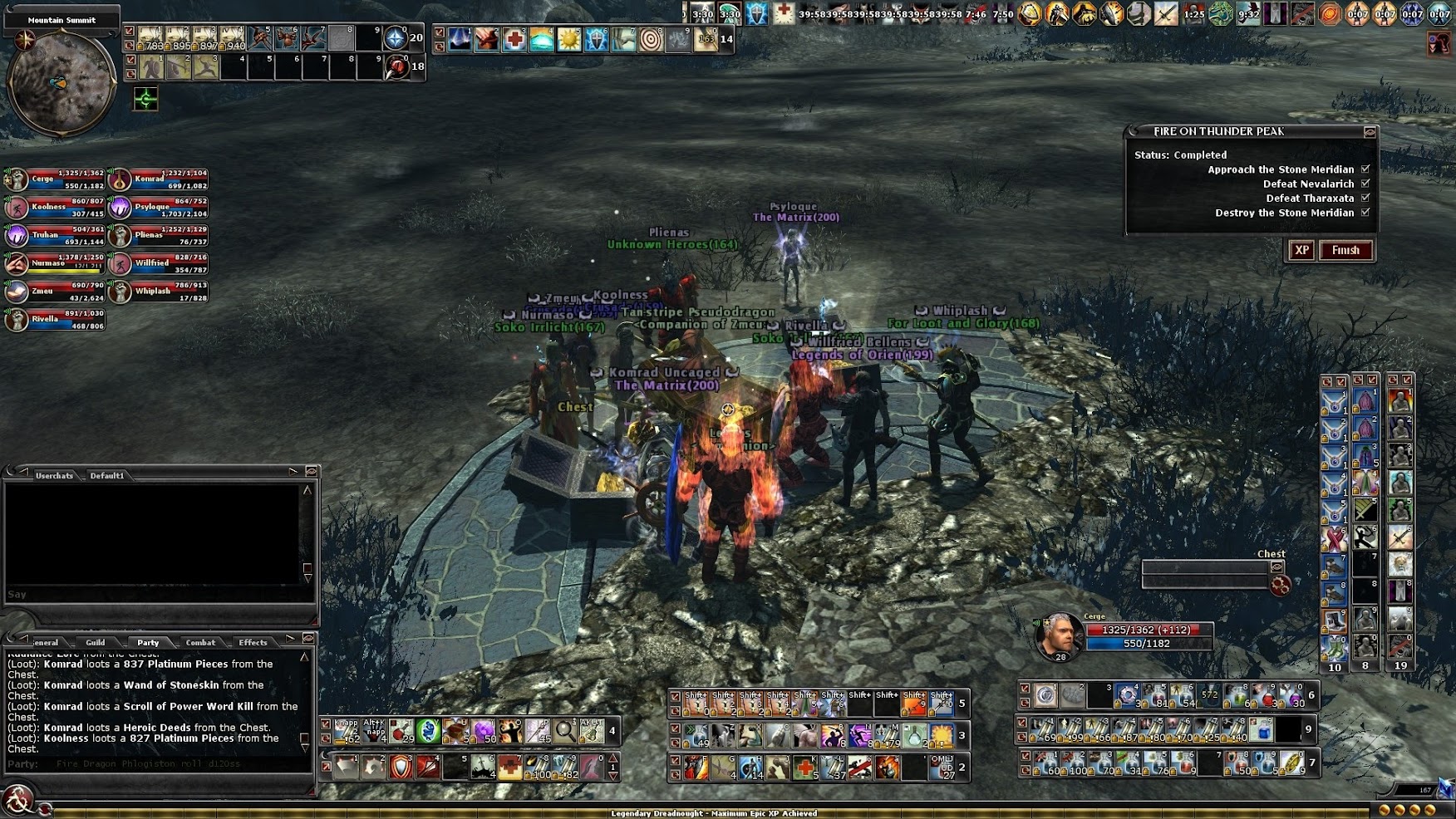Use the sun burst spell icon

pos(569,39)
